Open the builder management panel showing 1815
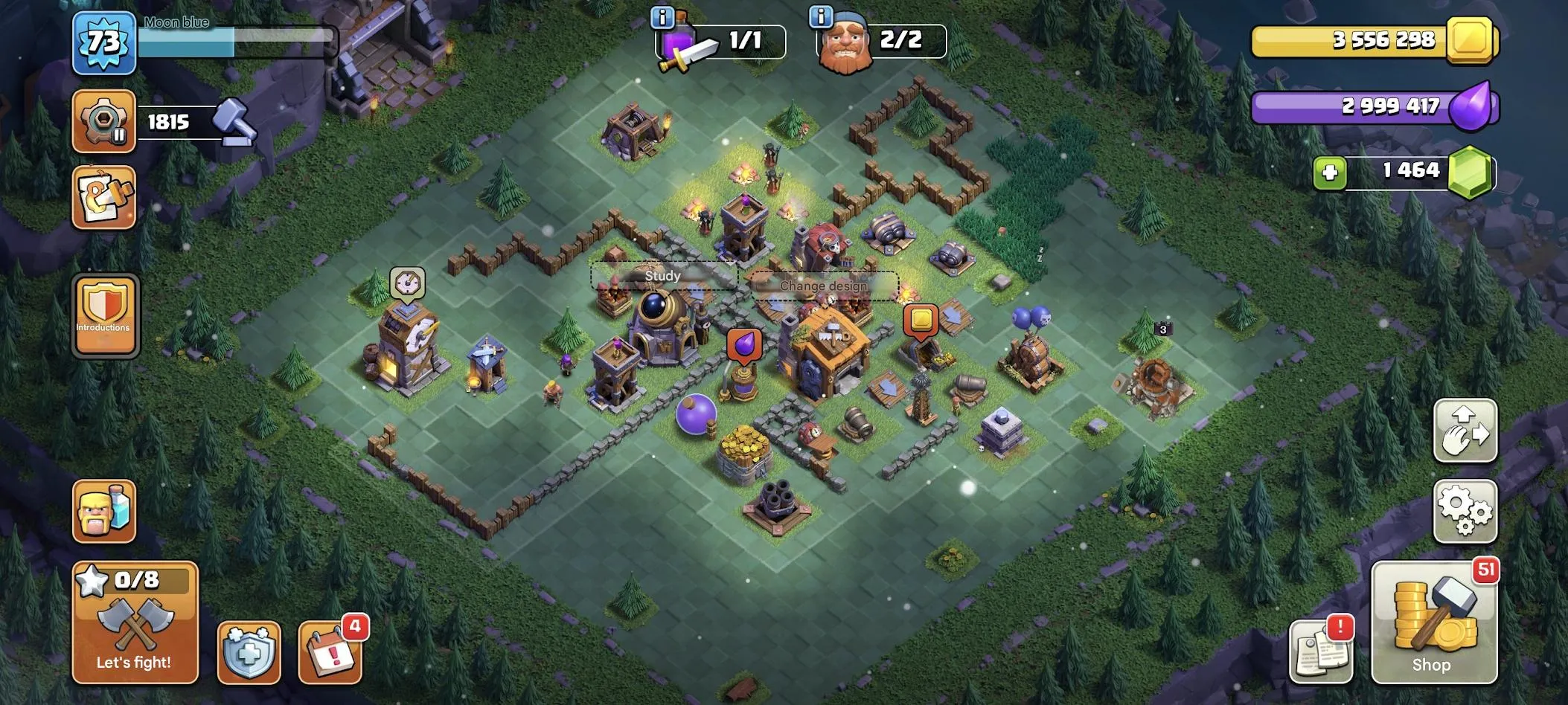The width and height of the screenshot is (1568, 705). coord(104,121)
